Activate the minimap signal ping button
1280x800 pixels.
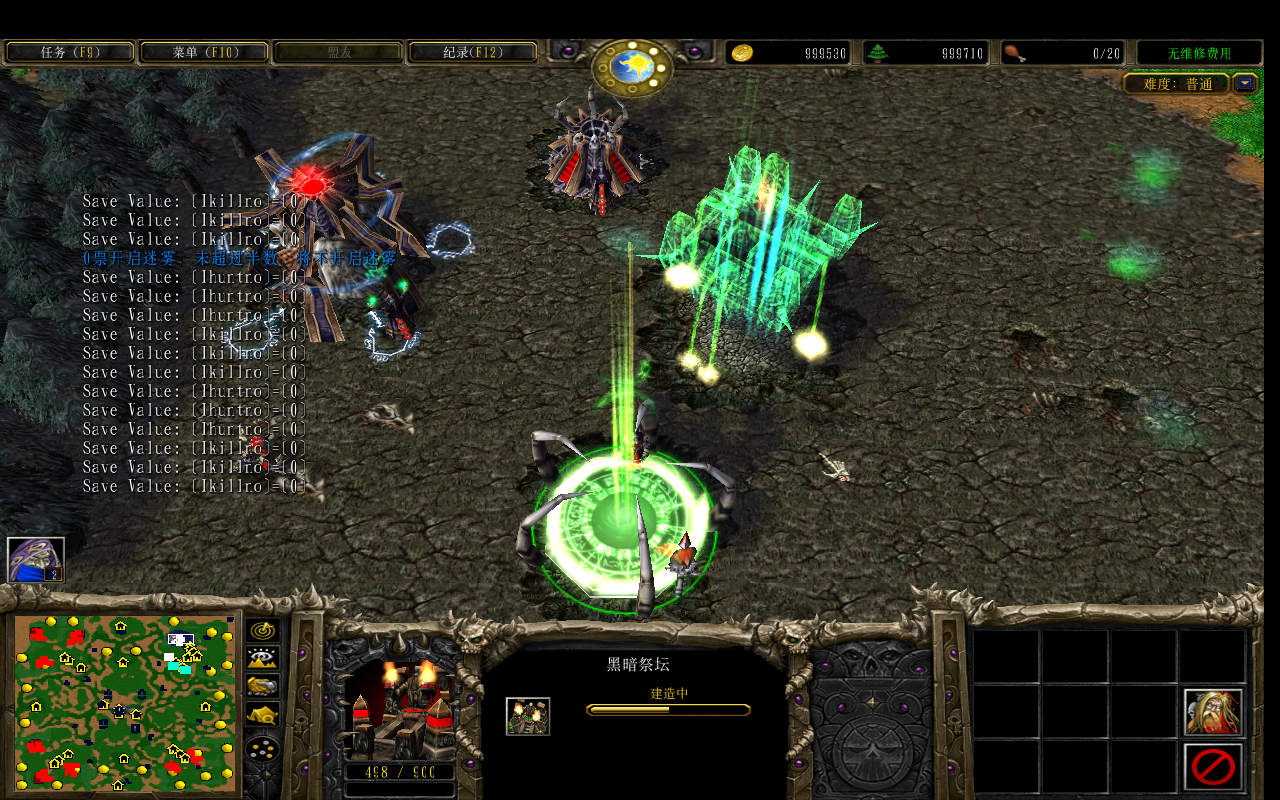(x=263, y=630)
